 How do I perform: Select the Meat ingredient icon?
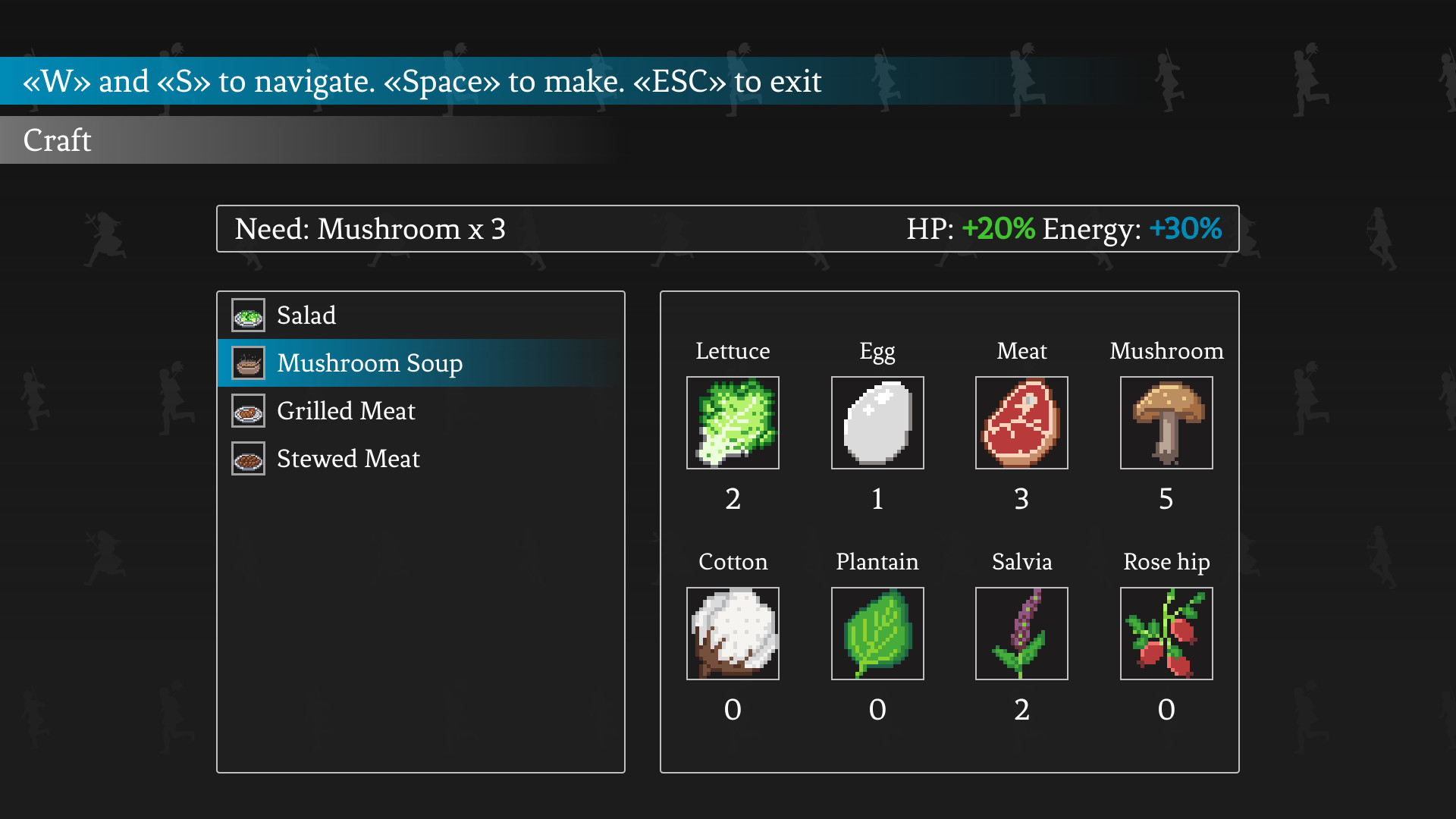(x=1021, y=422)
